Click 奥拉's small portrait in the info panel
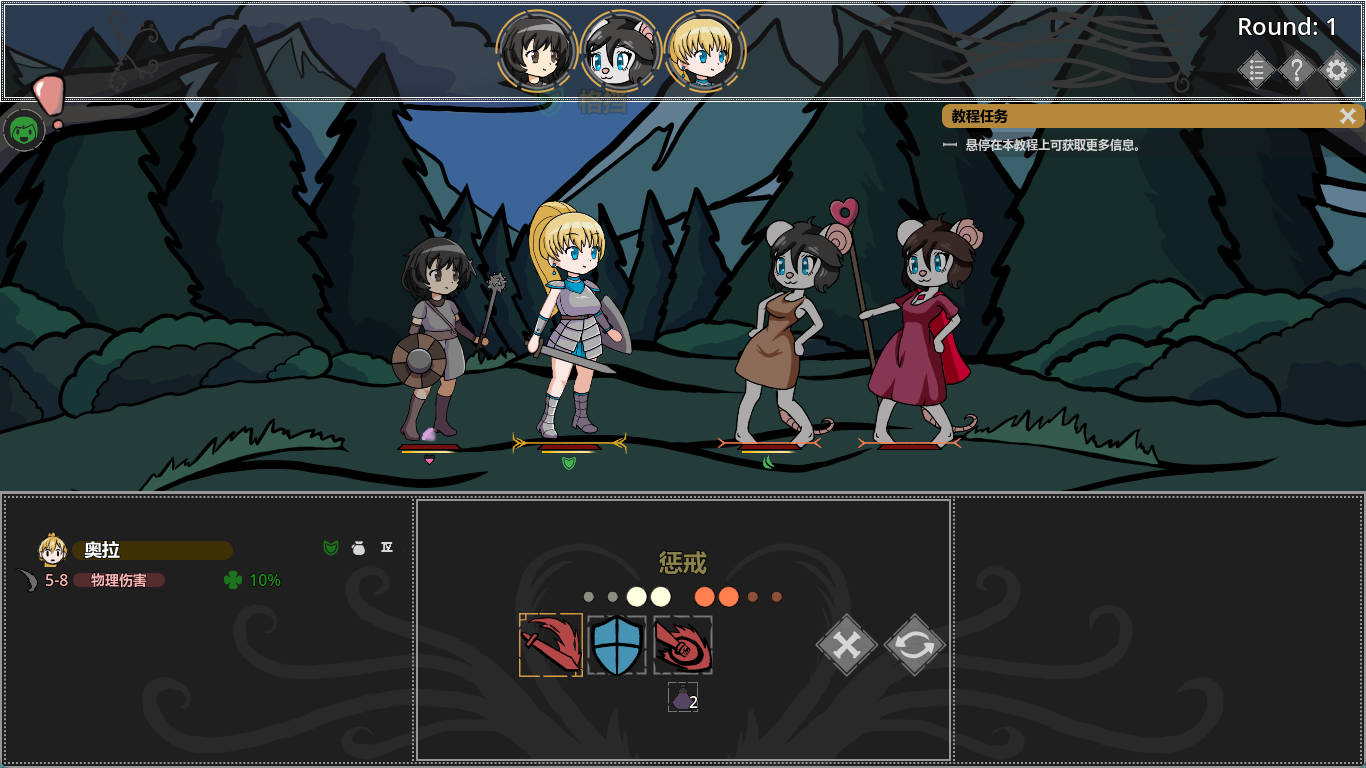The height and width of the screenshot is (768, 1366). [52, 550]
